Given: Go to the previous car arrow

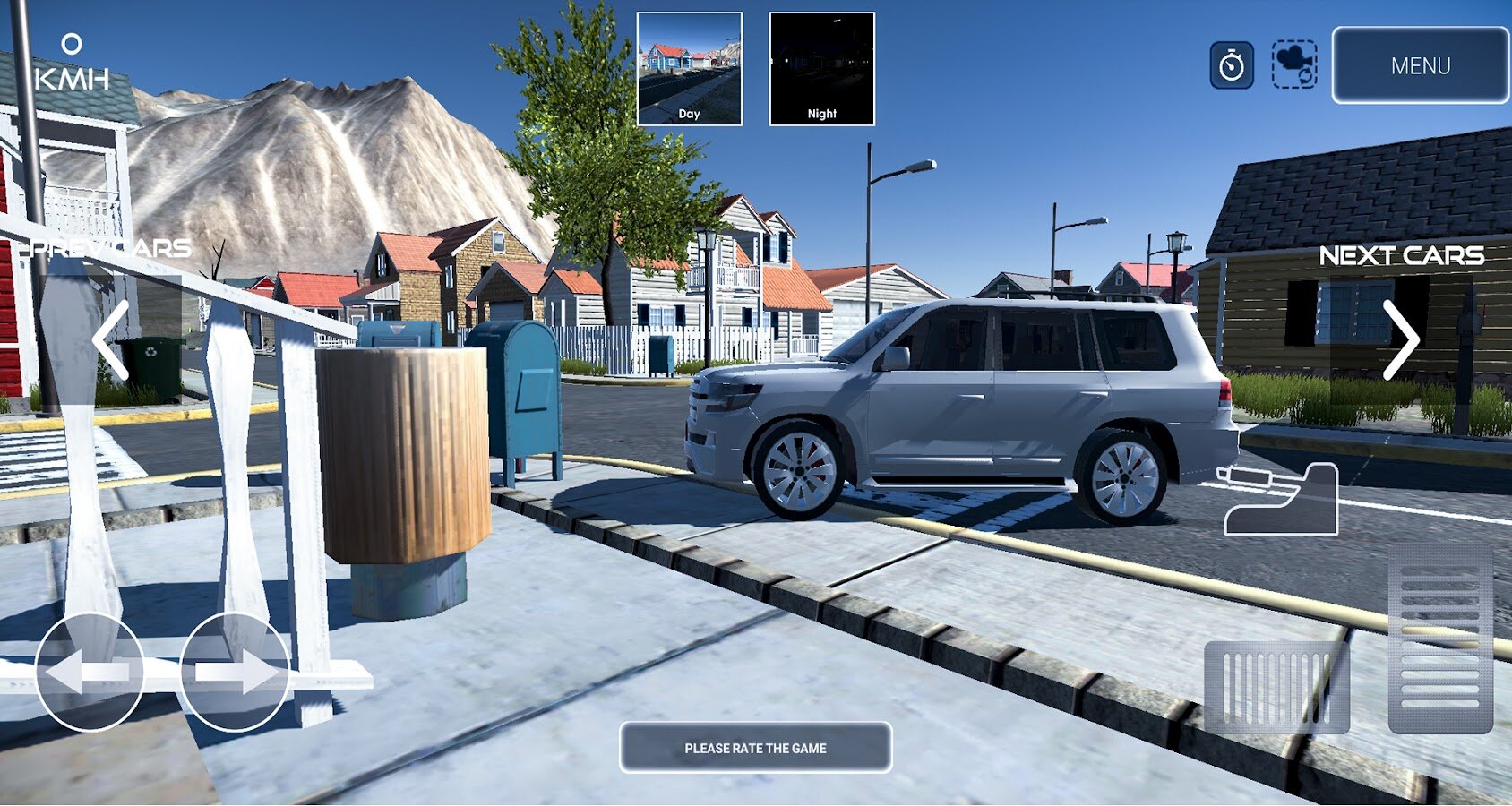Looking at the screenshot, I should 112,339.
